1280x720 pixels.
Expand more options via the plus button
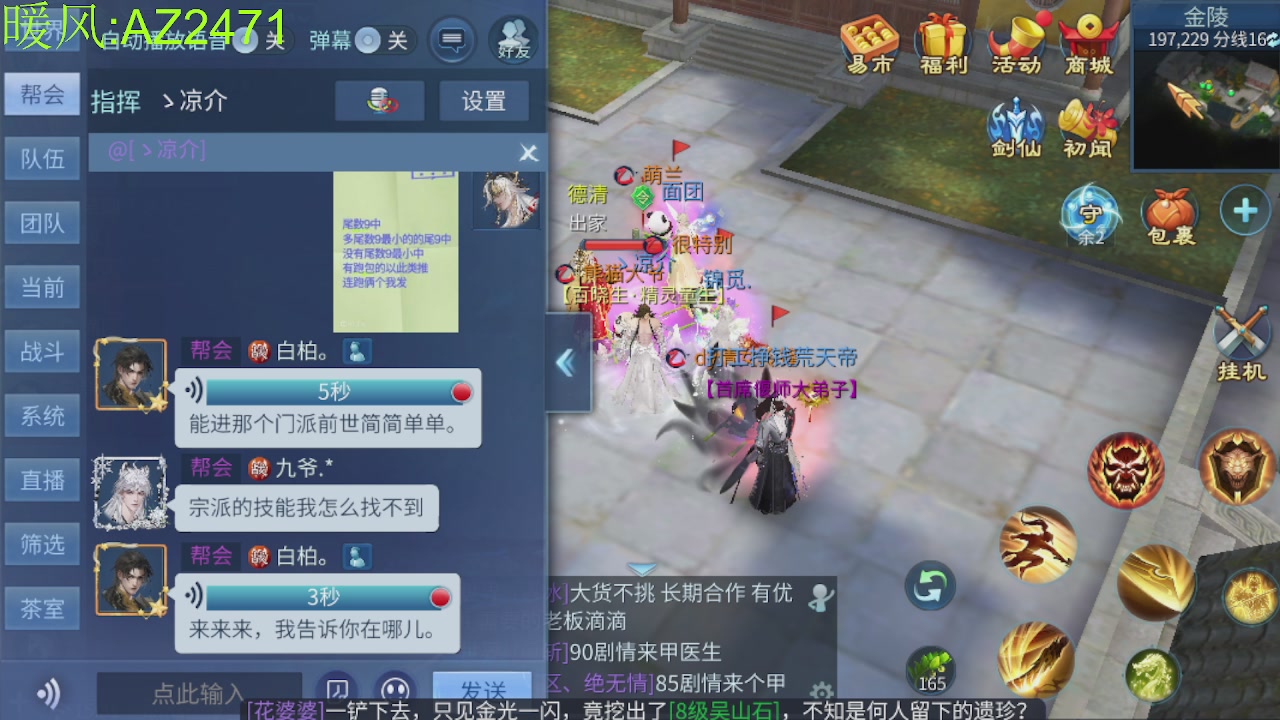[1246, 209]
